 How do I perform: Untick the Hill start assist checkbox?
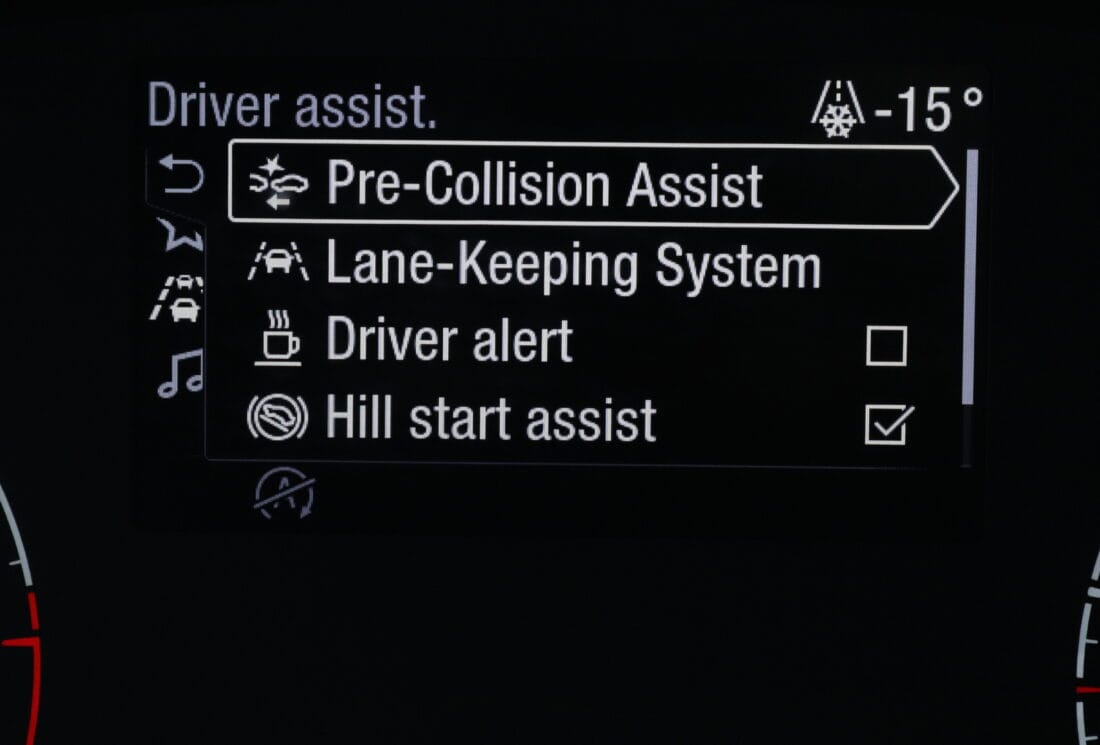pyautogui.click(x=887, y=424)
